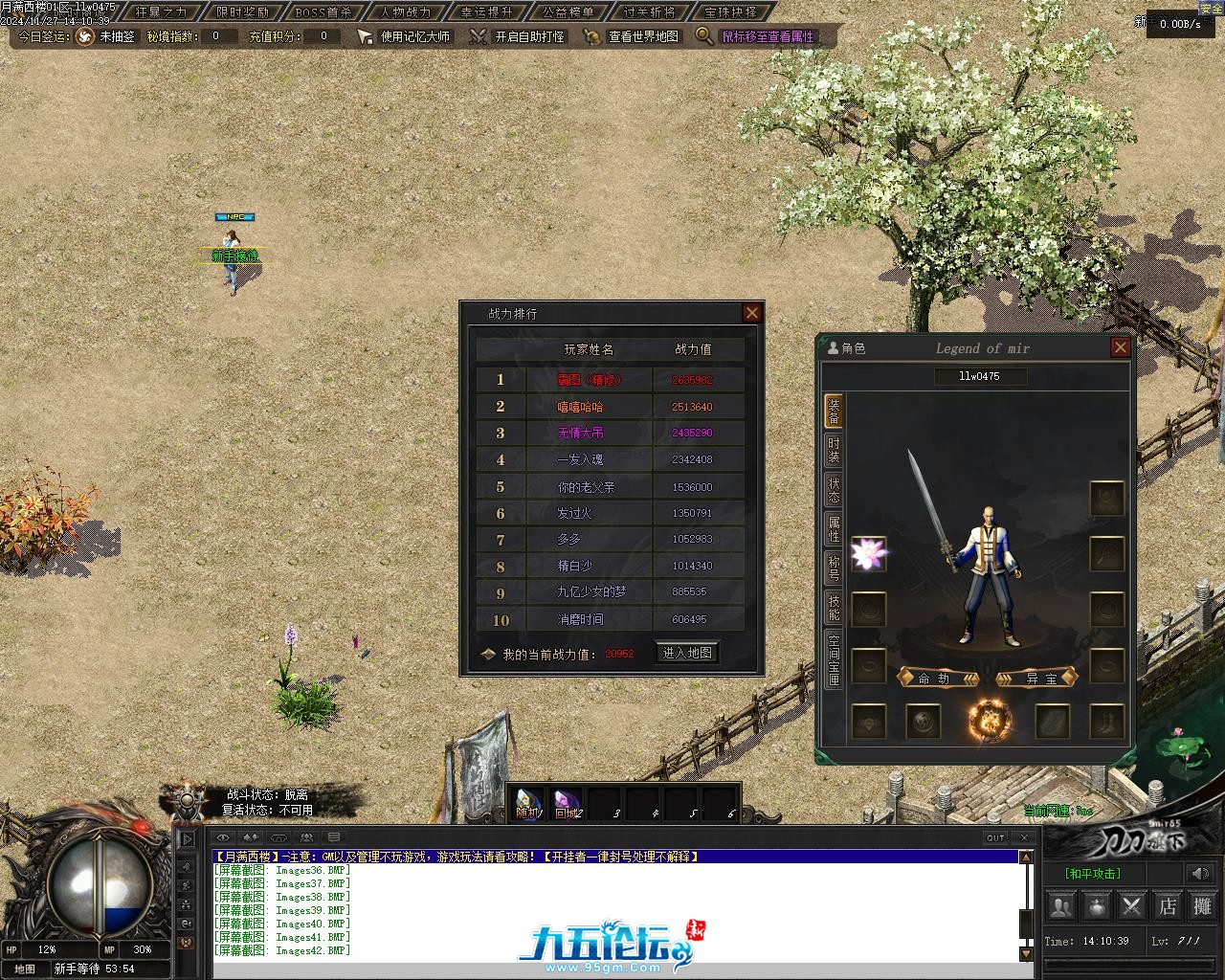The height and width of the screenshot is (980, 1225).
Task: Select the 空间宝匣 tab
Action: (834, 659)
